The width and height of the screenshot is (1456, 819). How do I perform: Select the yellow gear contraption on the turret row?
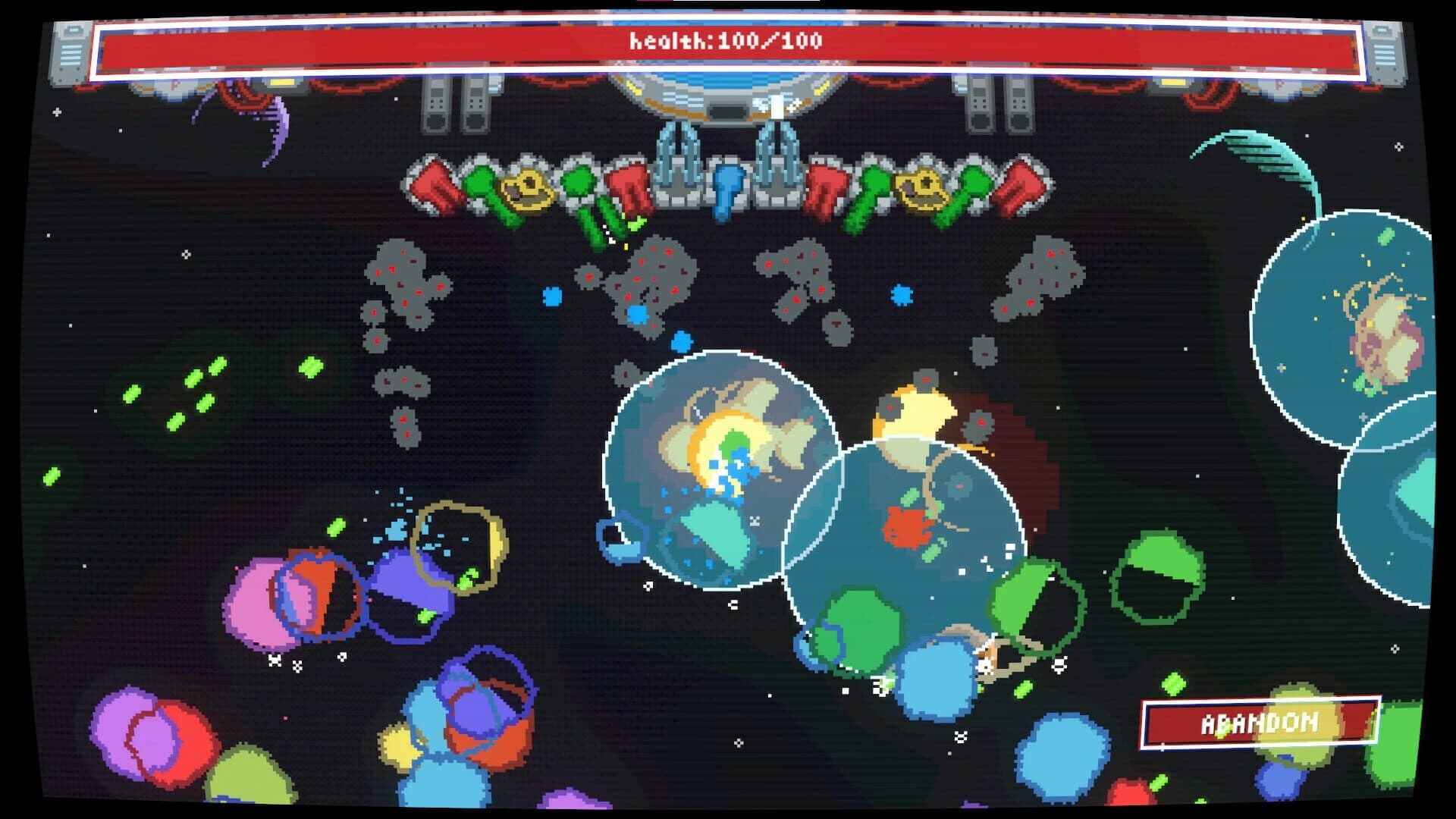pos(527,186)
